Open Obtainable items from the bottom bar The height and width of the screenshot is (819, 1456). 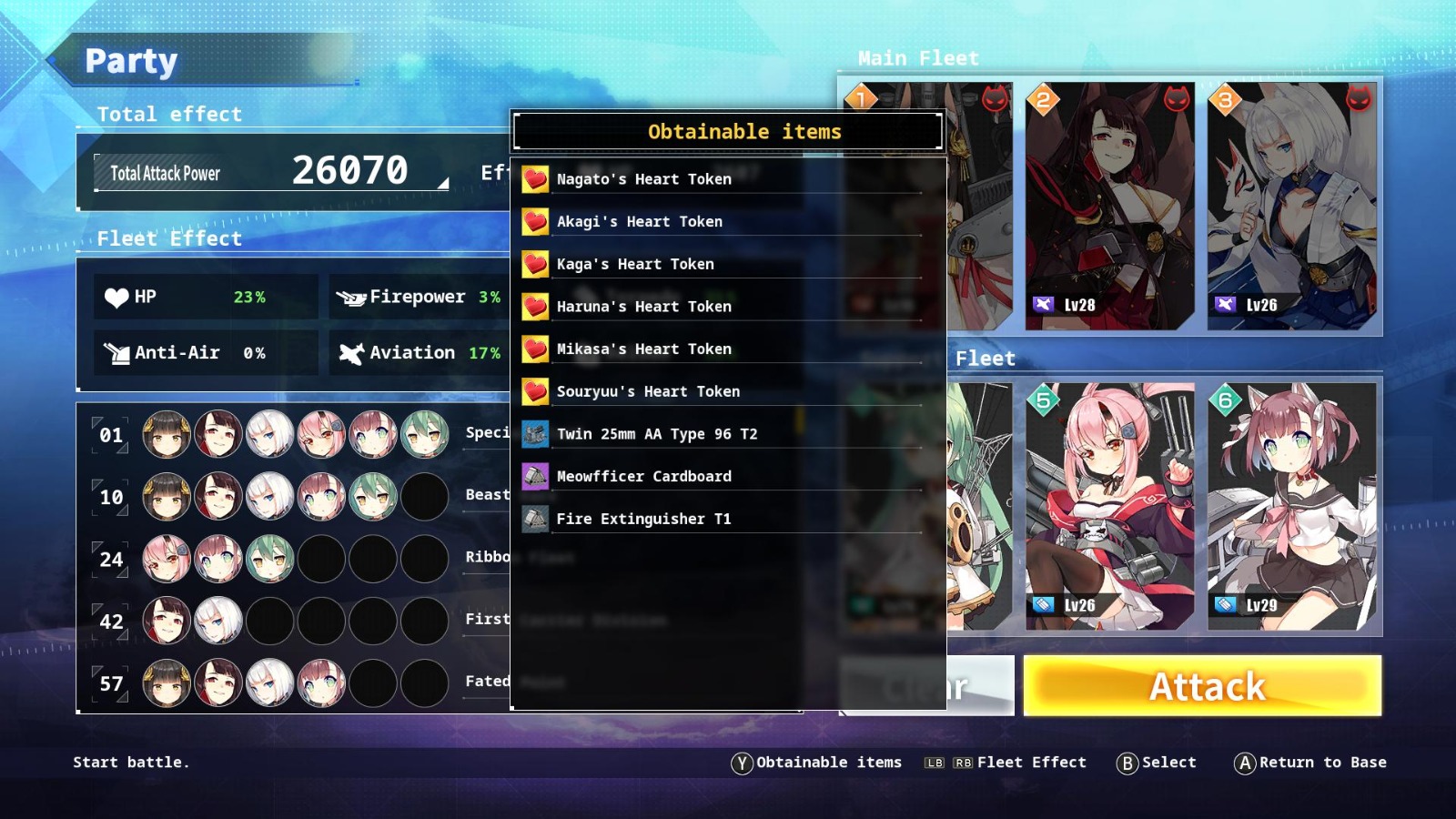pos(819,763)
